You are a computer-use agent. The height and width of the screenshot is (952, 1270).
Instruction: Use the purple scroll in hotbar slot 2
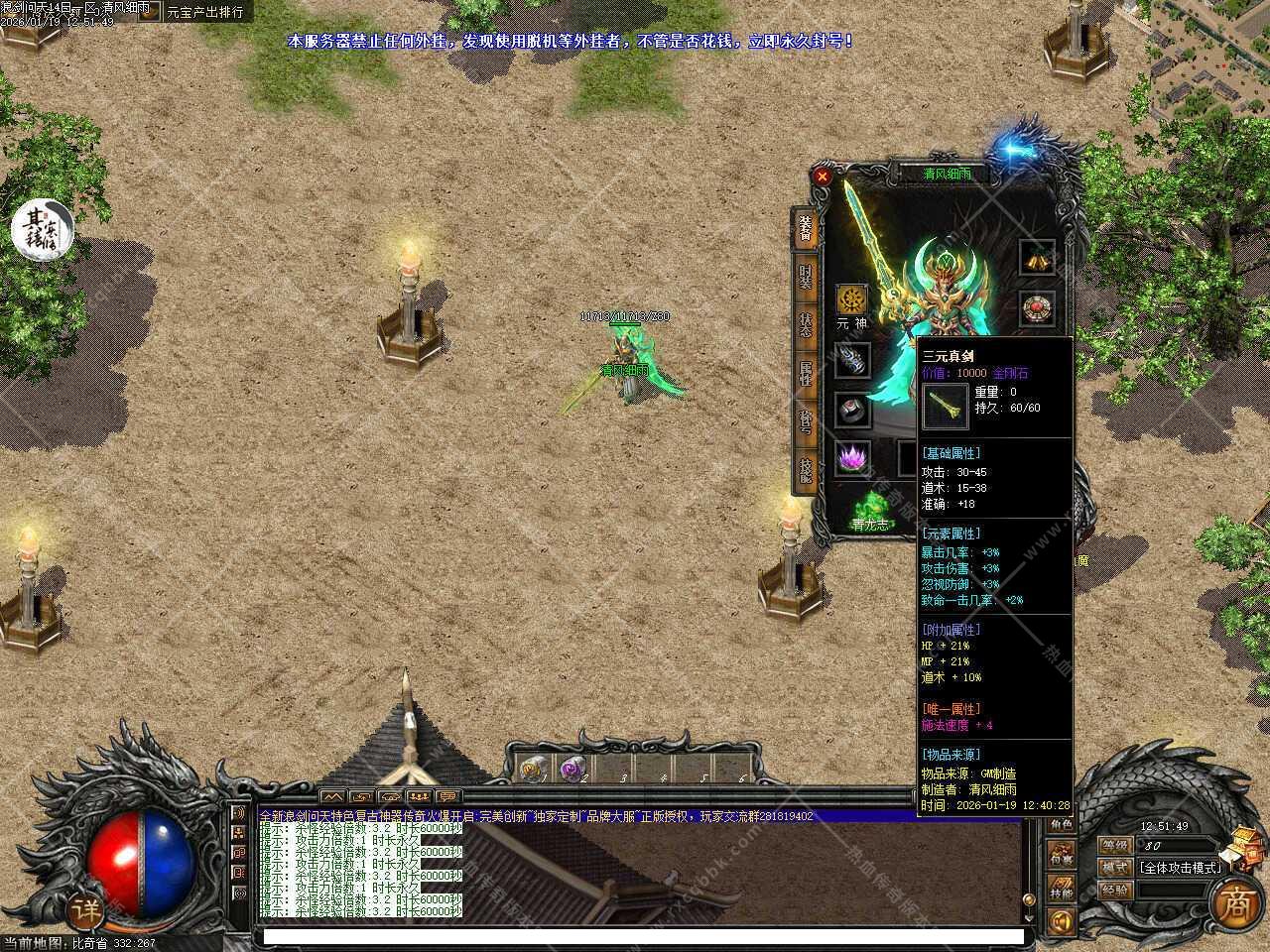tap(571, 769)
